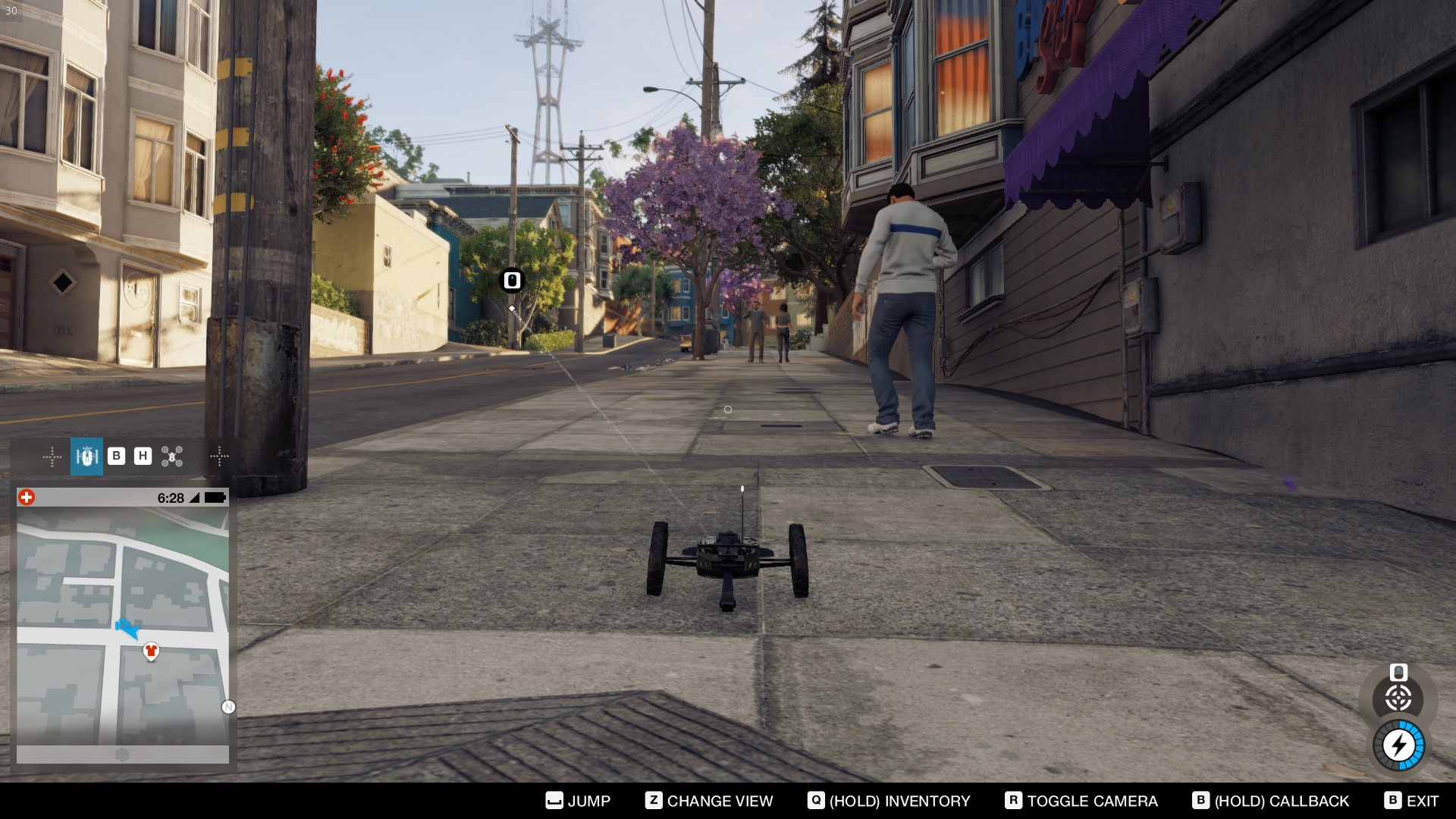Click the red cross icon above the minimap
This screenshot has height=819, width=1456.
pyautogui.click(x=27, y=497)
